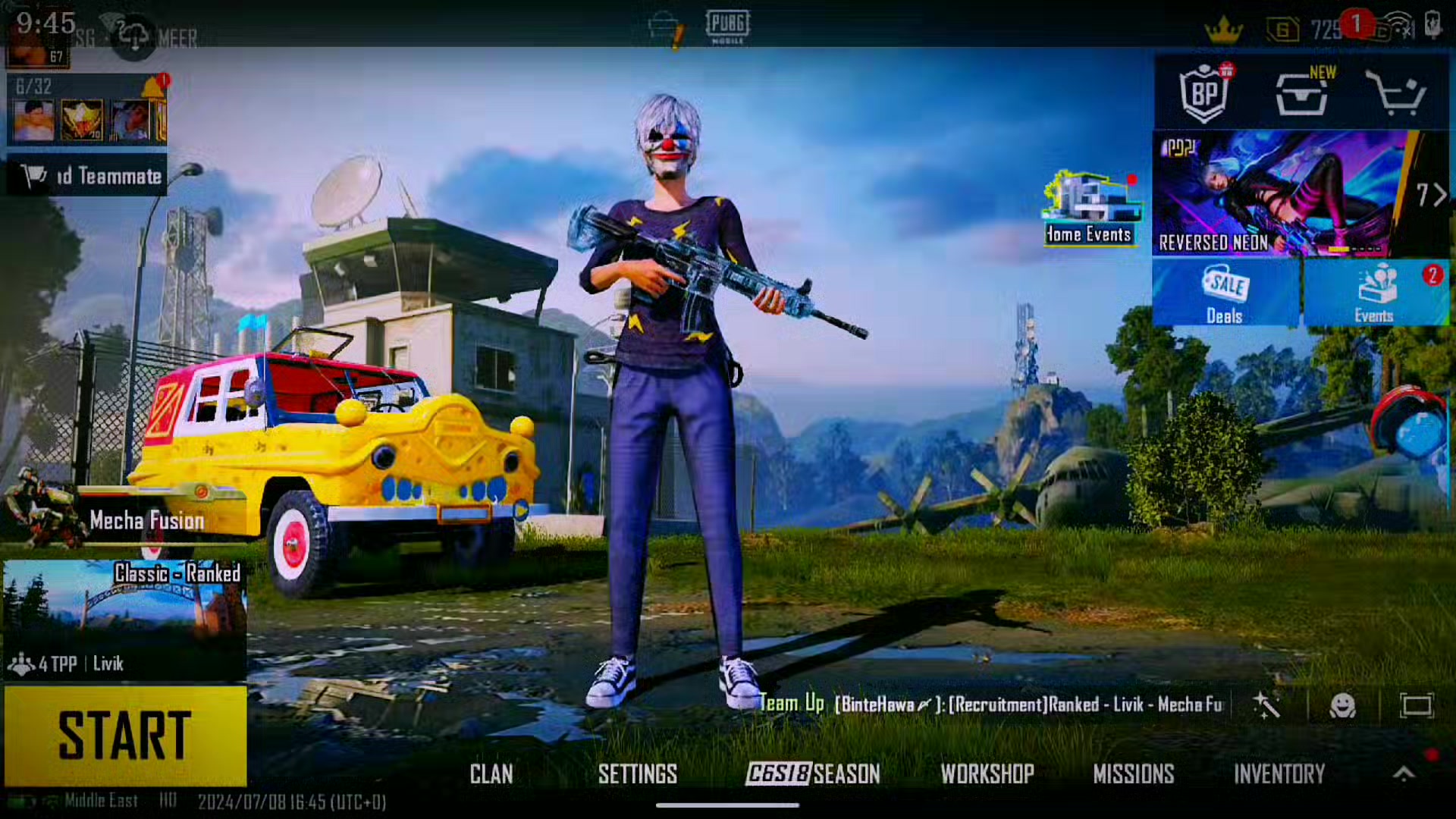Open the Deals sale tile
Viewport: 1456px width, 819px height.
tap(1225, 293)
